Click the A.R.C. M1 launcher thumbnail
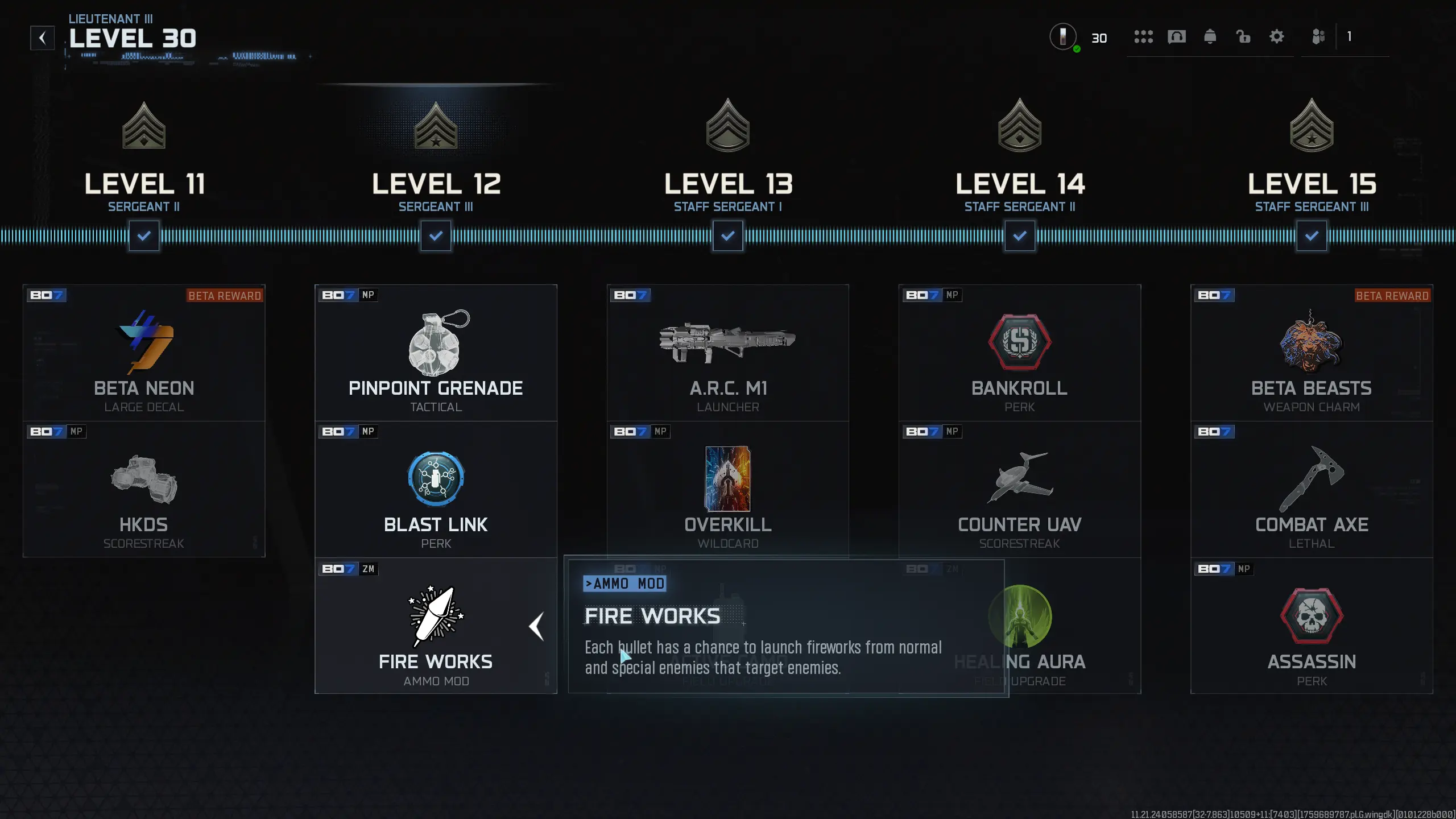The image size is (1456, 819). coord(728,341)
